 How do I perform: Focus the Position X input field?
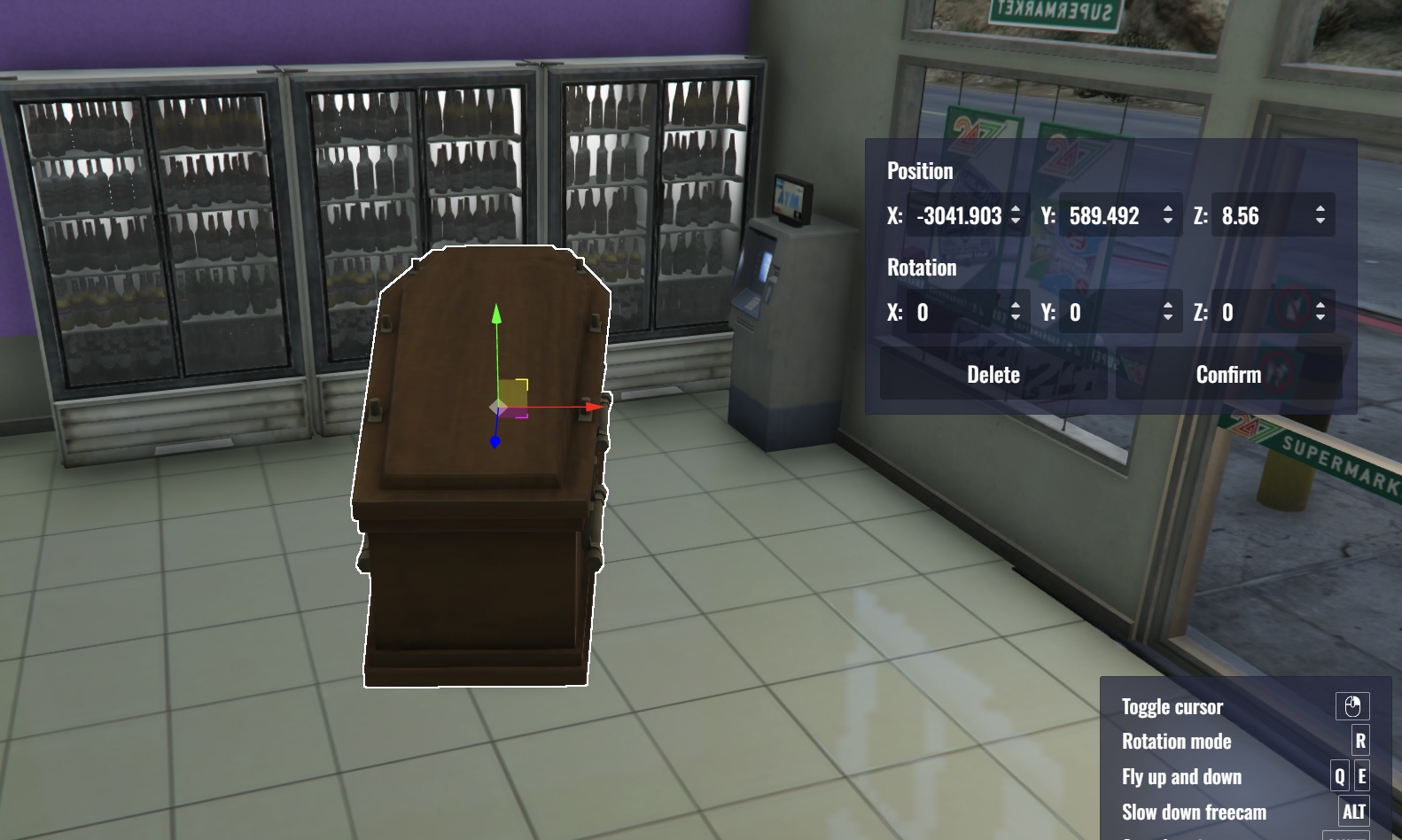point(959,216)
